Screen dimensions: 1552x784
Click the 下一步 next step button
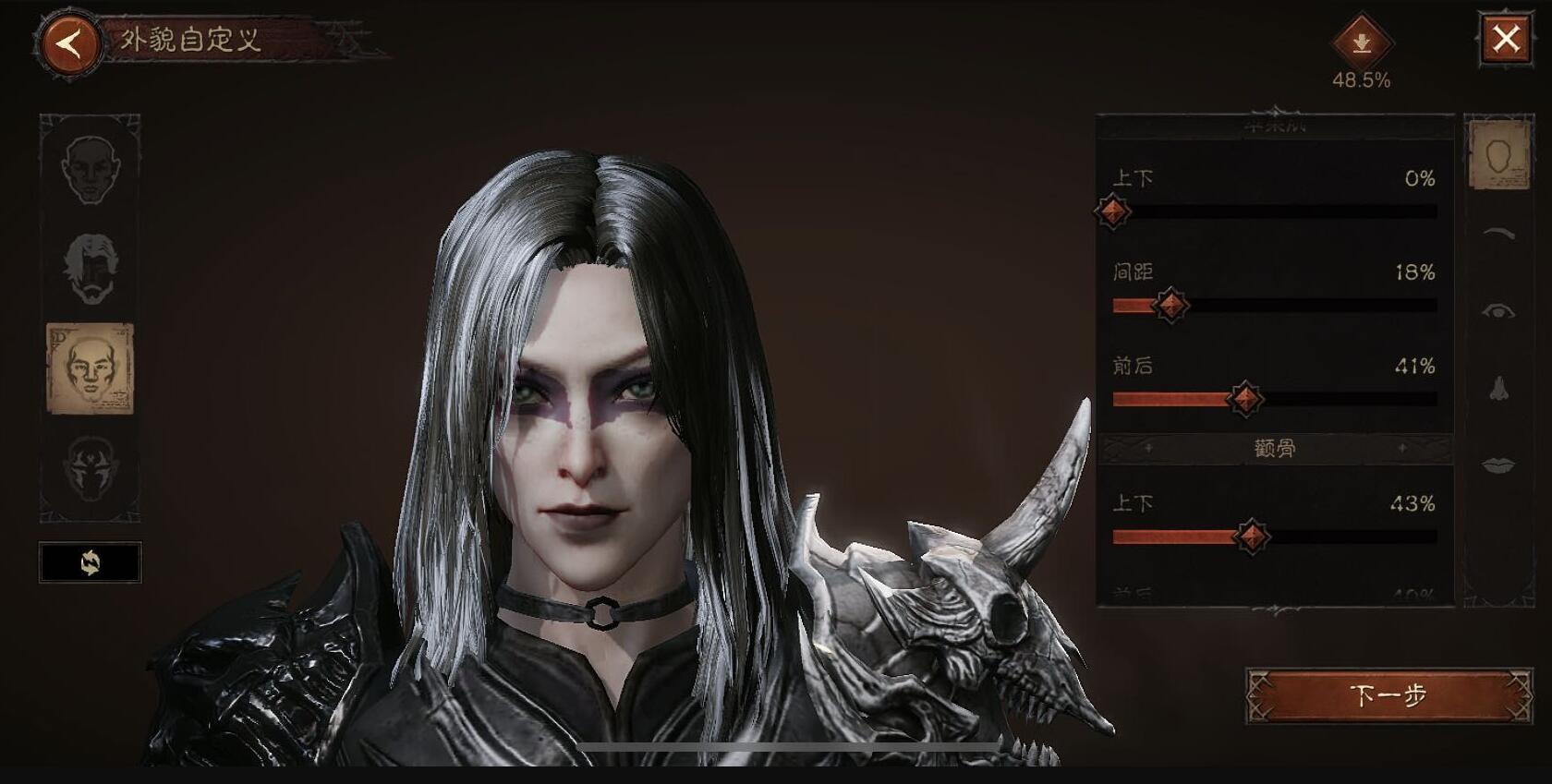coord(1388,695)
